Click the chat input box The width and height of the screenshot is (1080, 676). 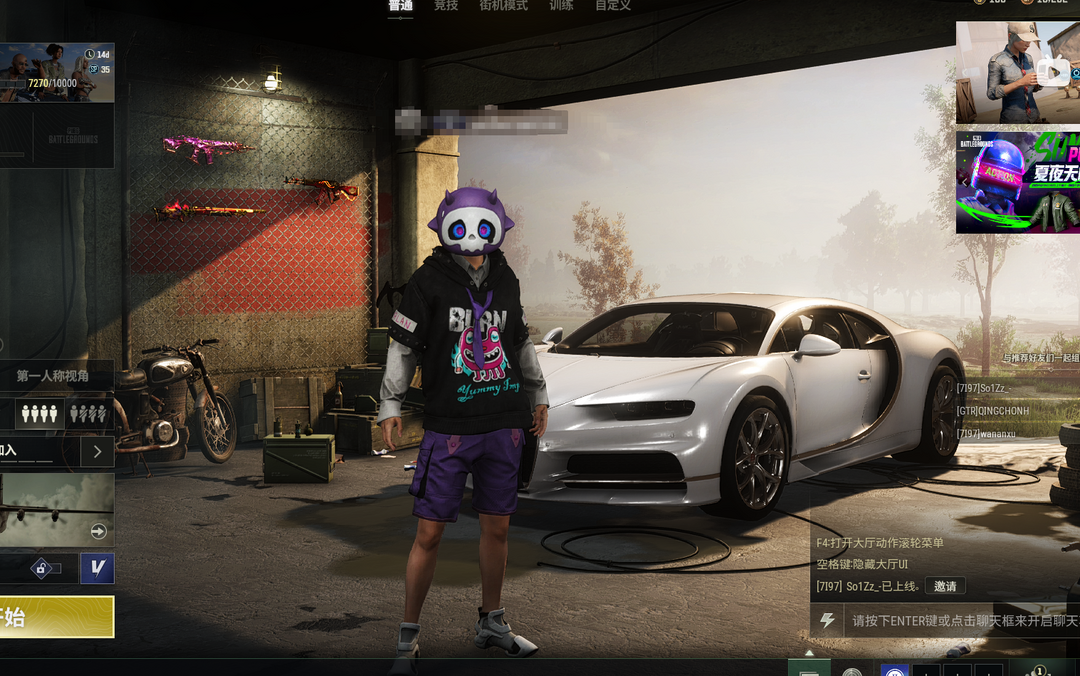coord(960,621)
